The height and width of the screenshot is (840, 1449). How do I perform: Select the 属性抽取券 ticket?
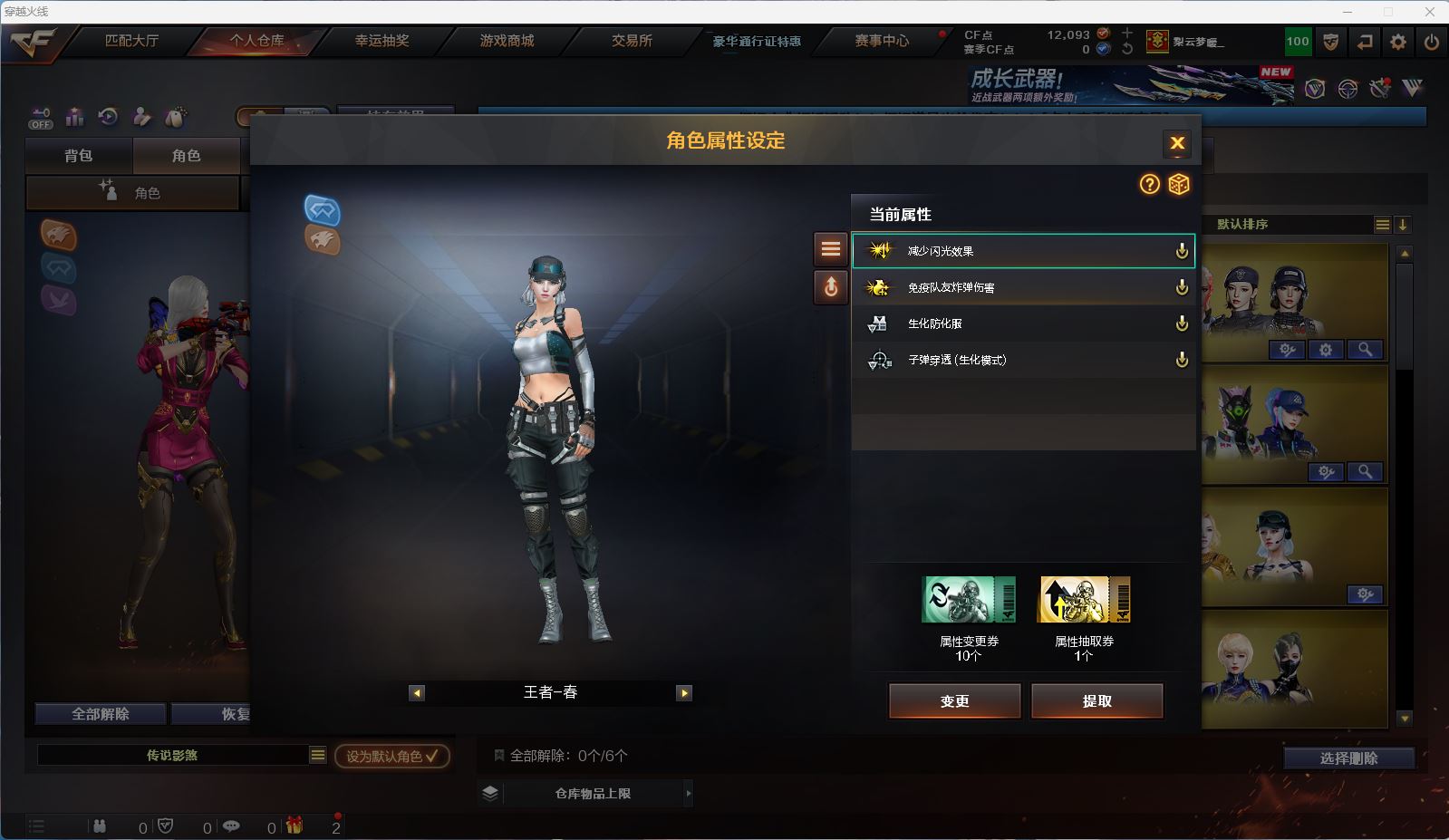1083,600
